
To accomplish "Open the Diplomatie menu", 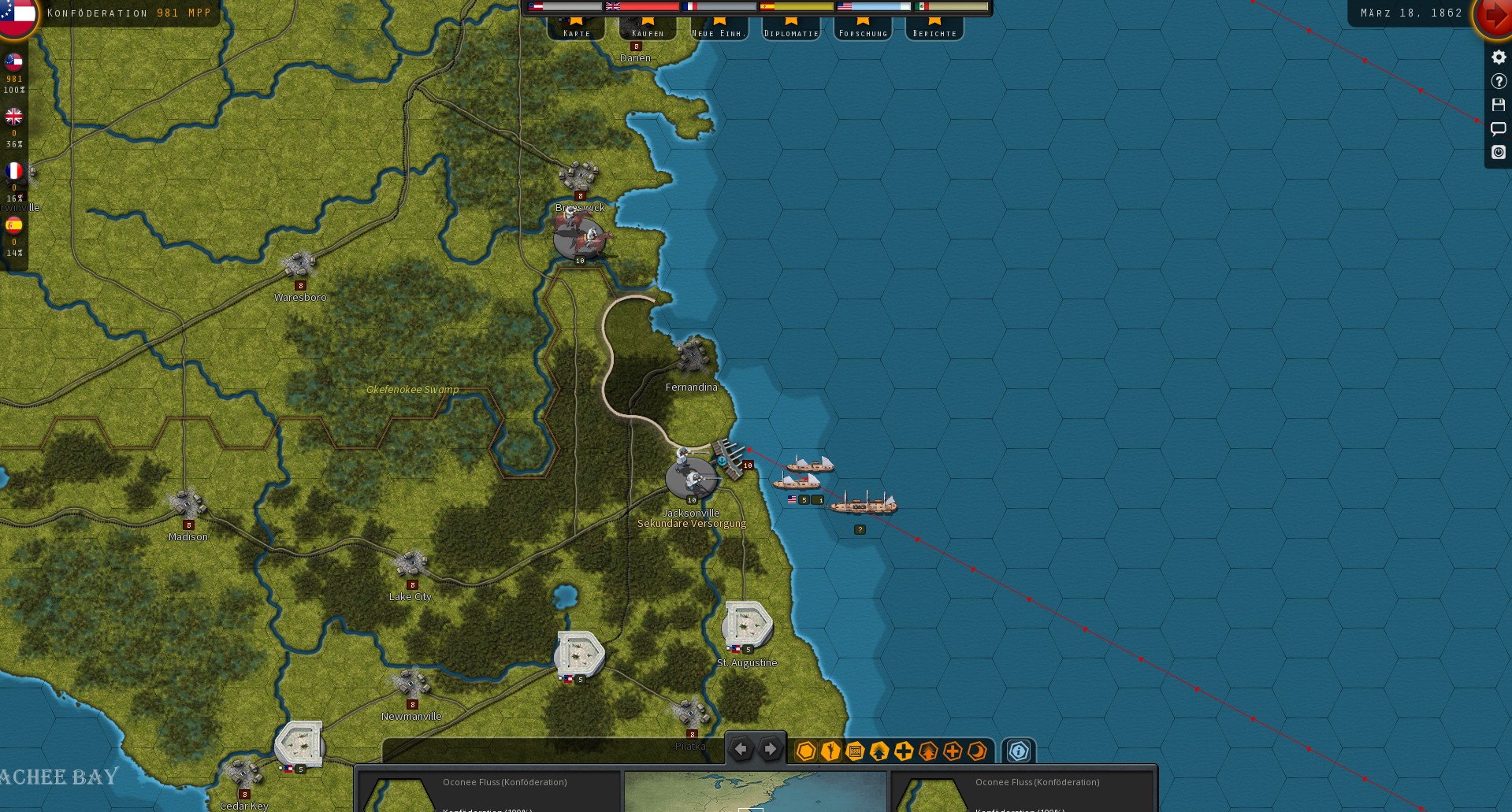I will click(x=790, y=32).
